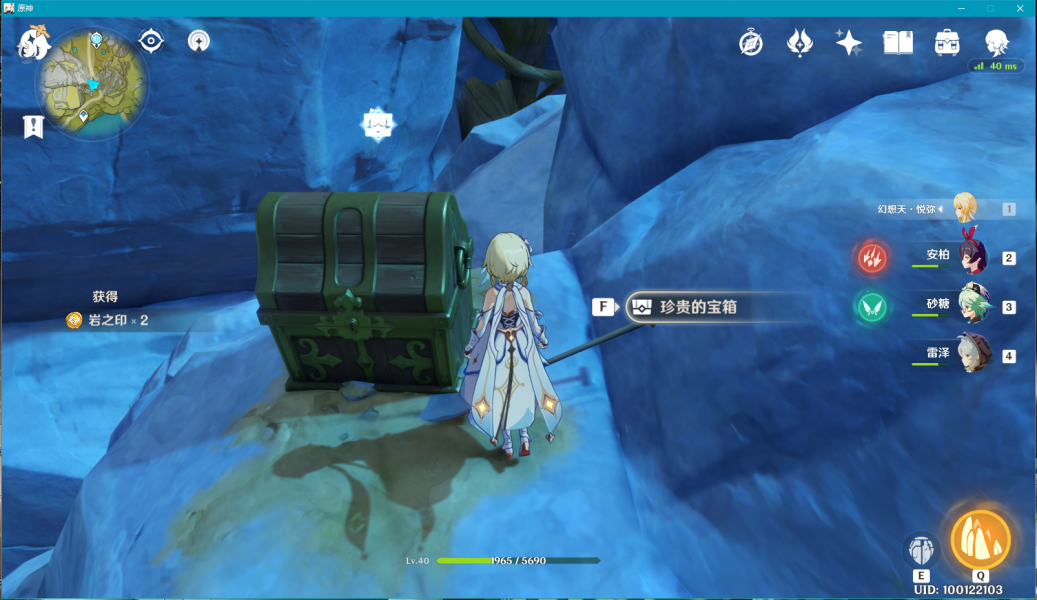Open the backpack inventory

(946, 43)
